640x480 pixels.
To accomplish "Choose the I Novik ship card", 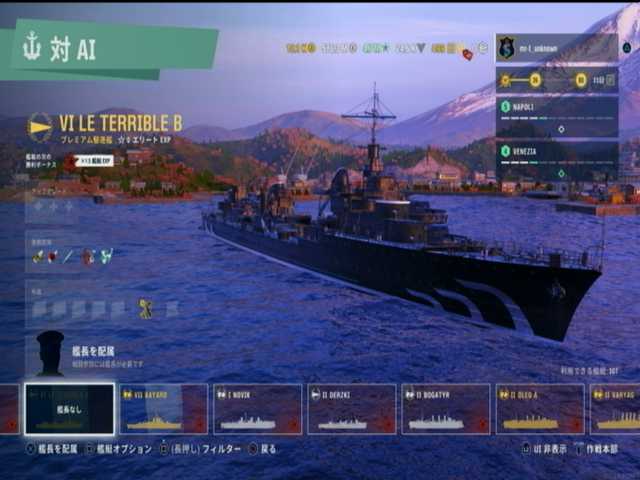I will [x=257, y=409].
